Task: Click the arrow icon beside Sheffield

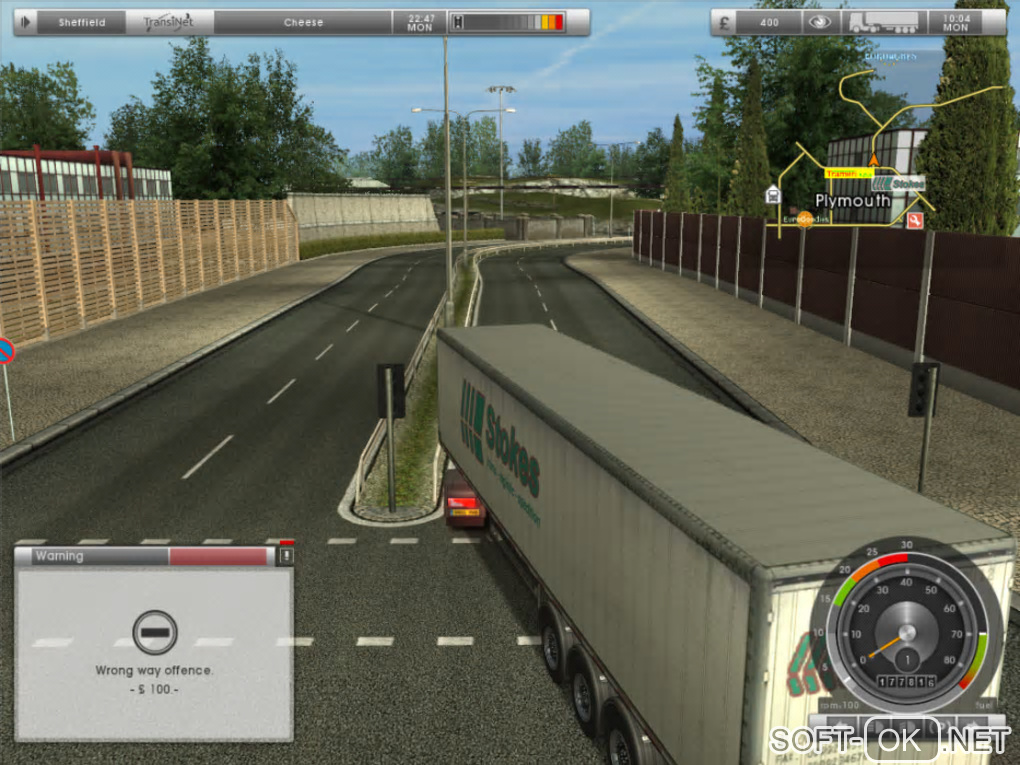Action: 26,21
